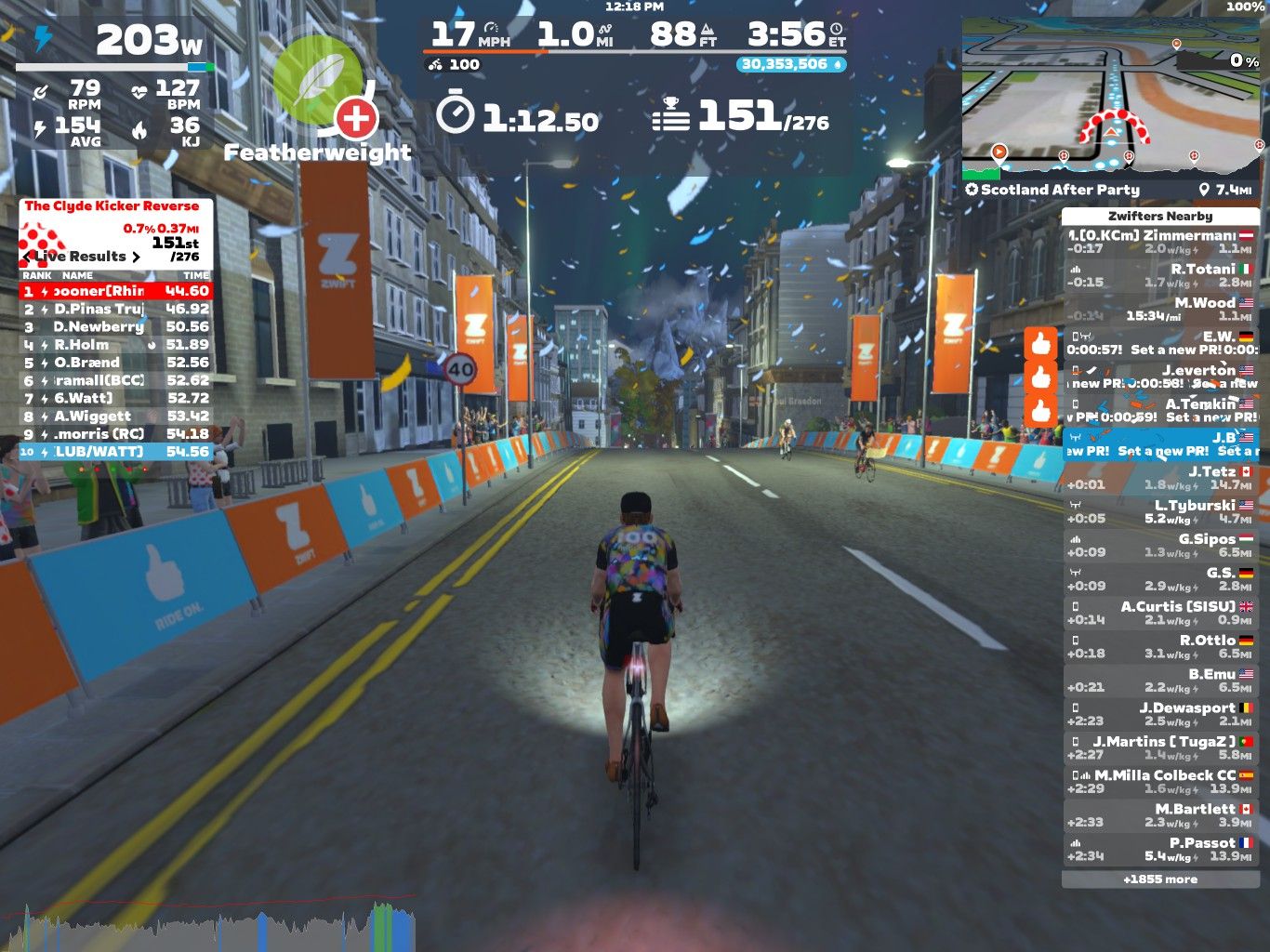Select J.Dewasport in the riders list

pyautogui.click(x=1160, y=714)
